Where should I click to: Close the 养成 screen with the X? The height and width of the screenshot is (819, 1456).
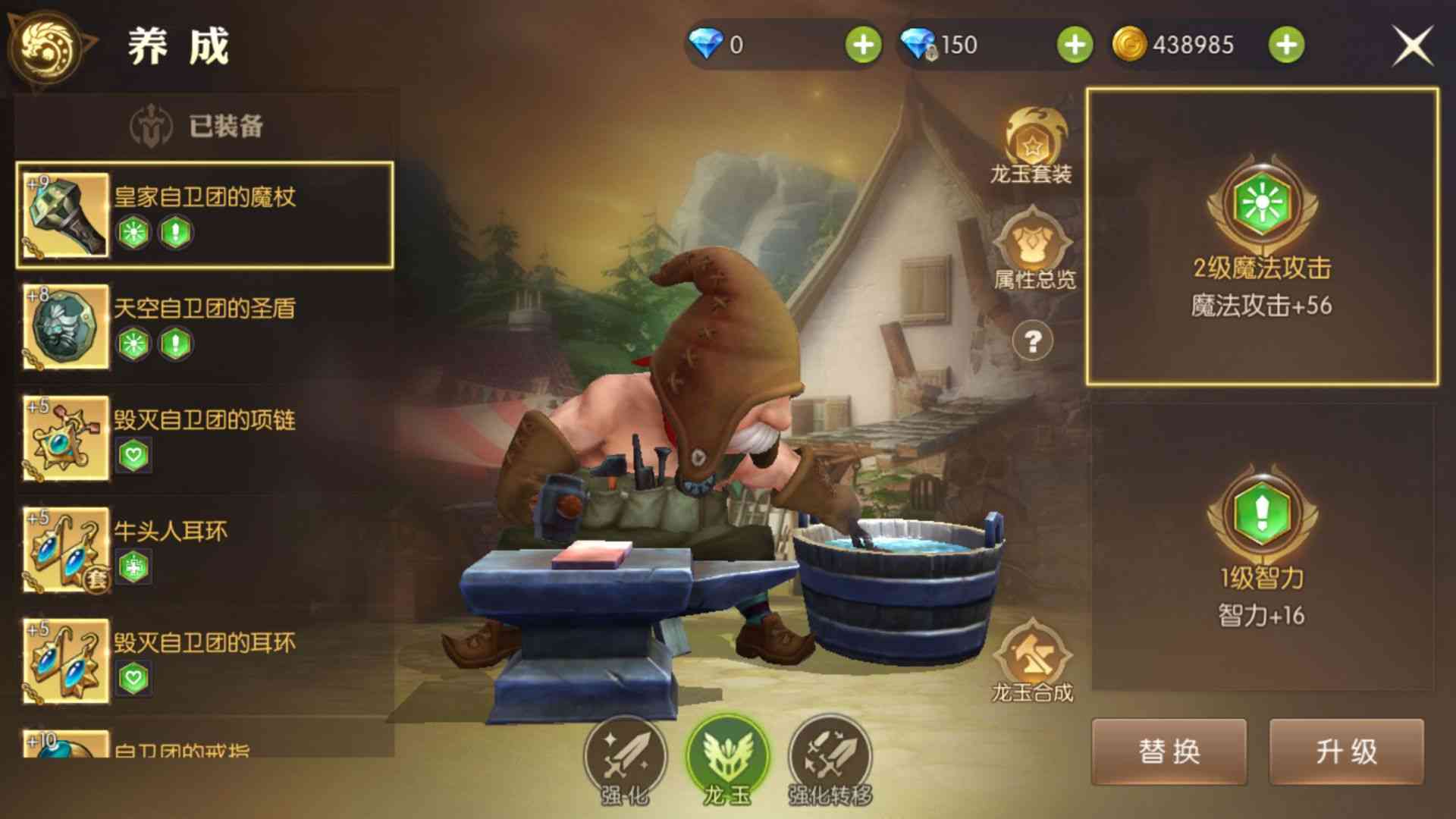[x=1412, y=45]
